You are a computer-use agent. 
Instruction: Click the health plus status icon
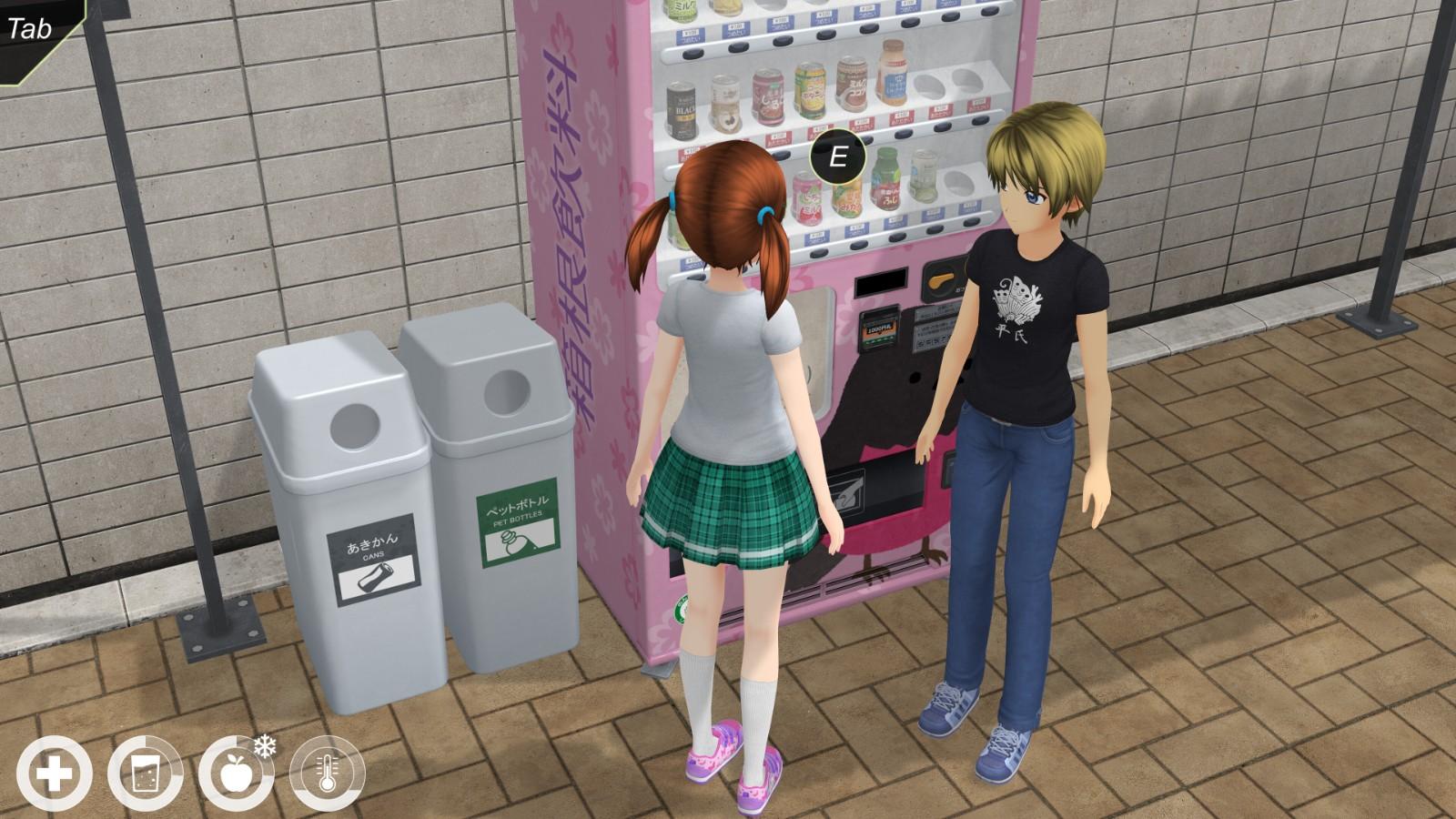tap(54, 775)
